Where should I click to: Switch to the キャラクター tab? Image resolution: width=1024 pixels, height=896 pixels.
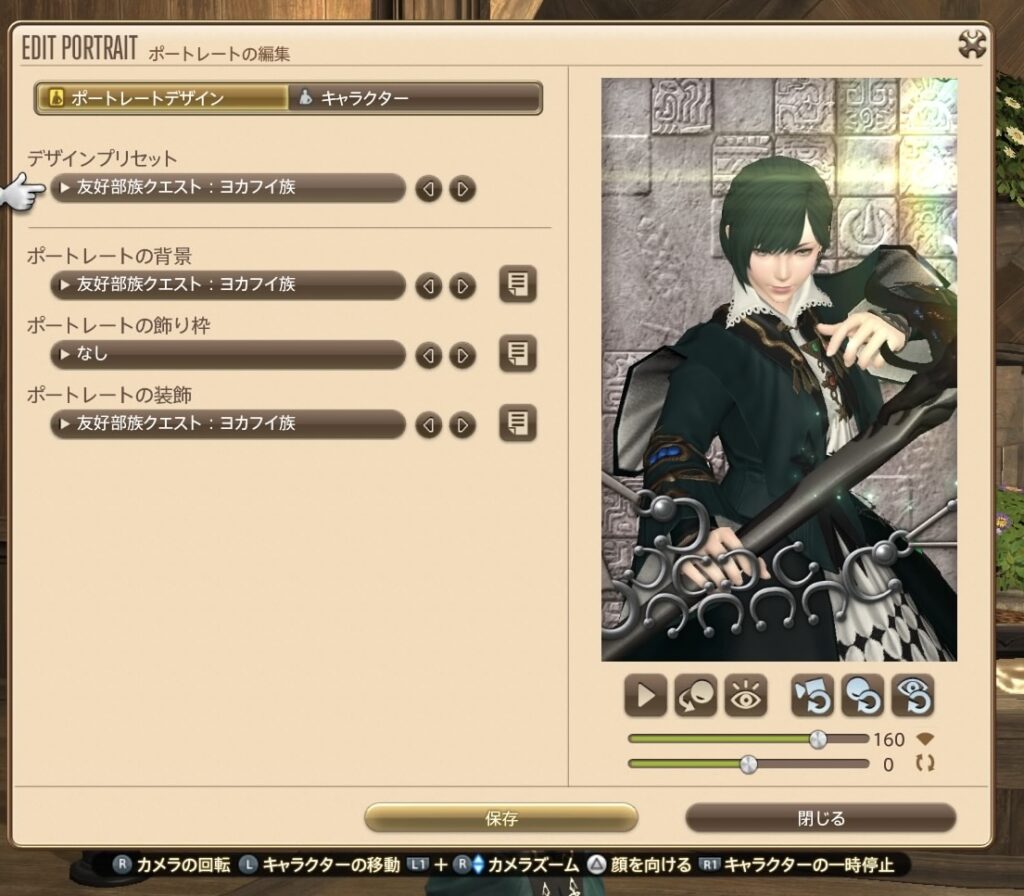[x=415, y=98]
